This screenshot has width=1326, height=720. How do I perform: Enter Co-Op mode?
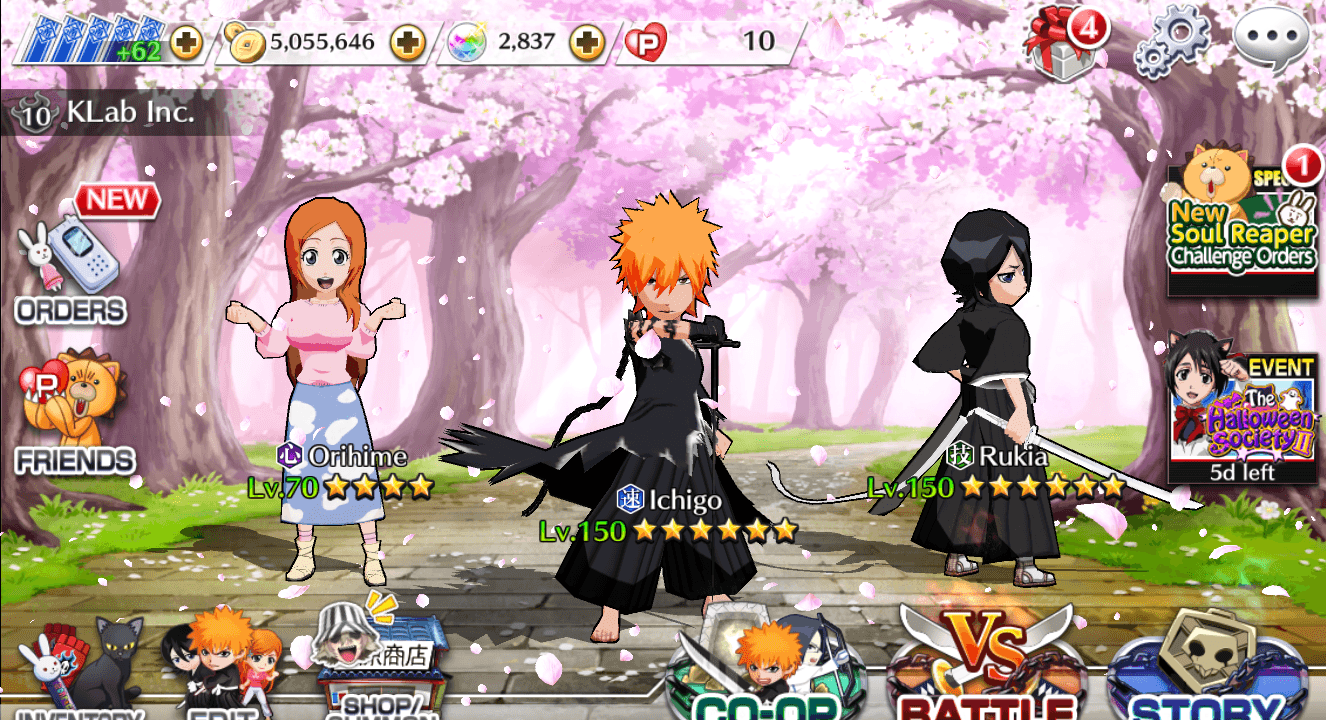(766, 672)
